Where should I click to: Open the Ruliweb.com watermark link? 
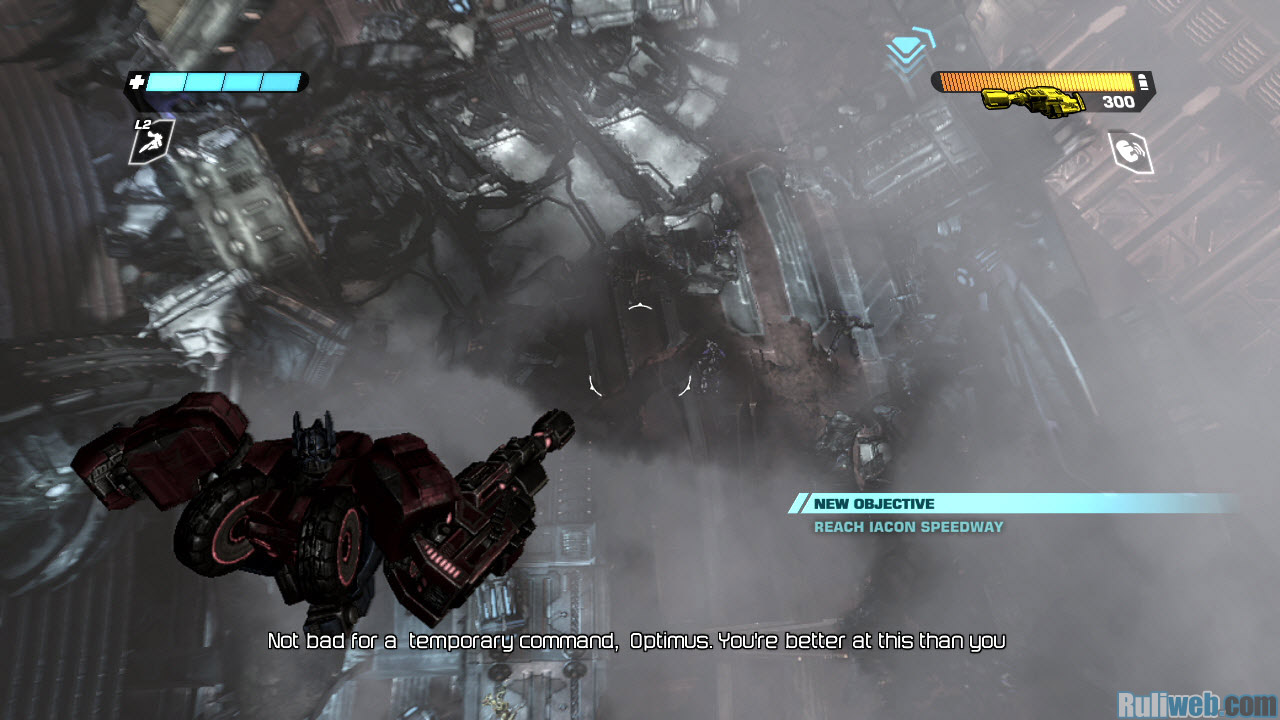coord(1196,704)
